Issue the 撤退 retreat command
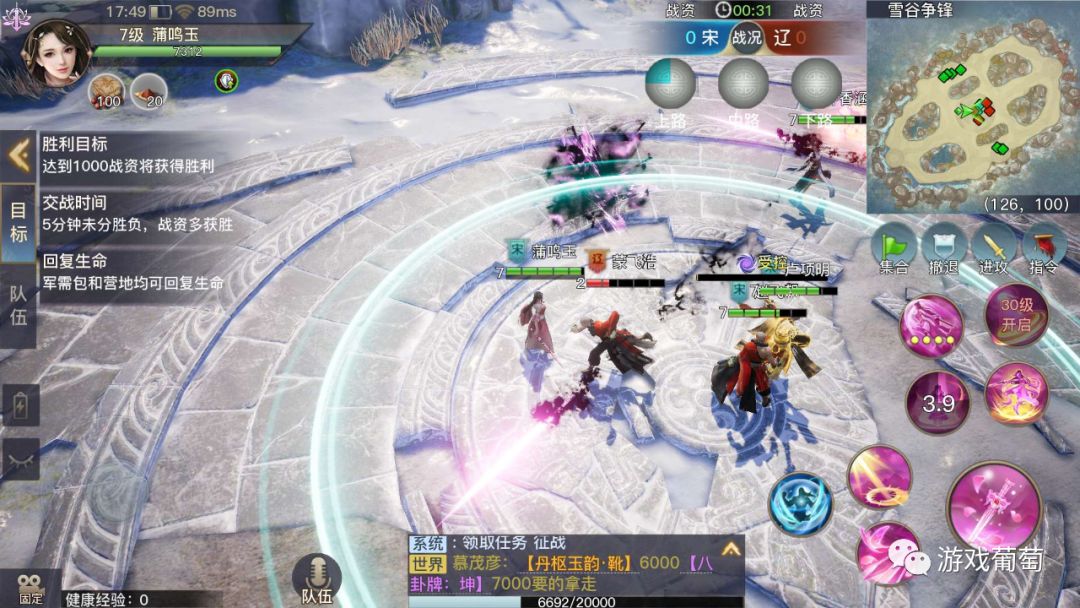The height and width of the screenshot is (608, 1080). pos(944,246)
